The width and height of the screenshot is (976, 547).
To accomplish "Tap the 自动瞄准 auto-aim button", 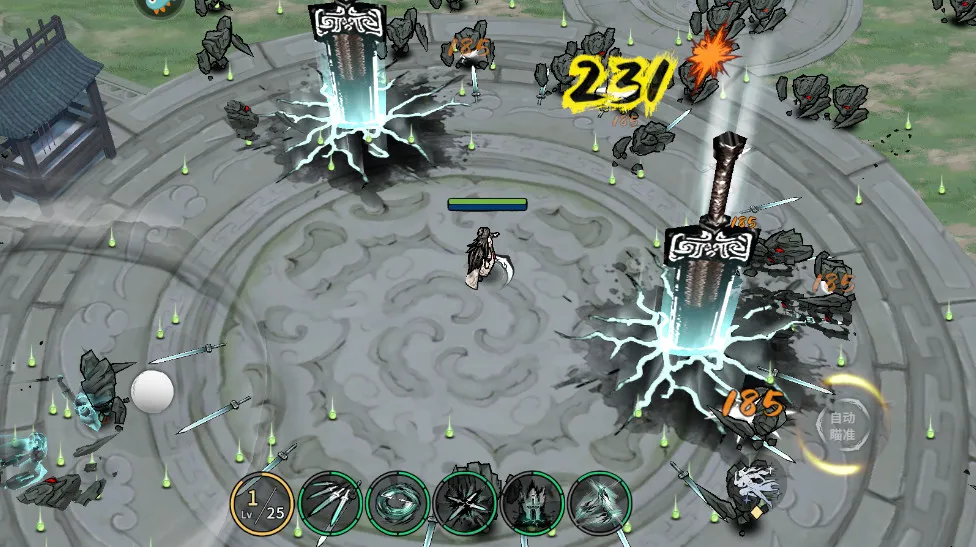I will (842, 425).
